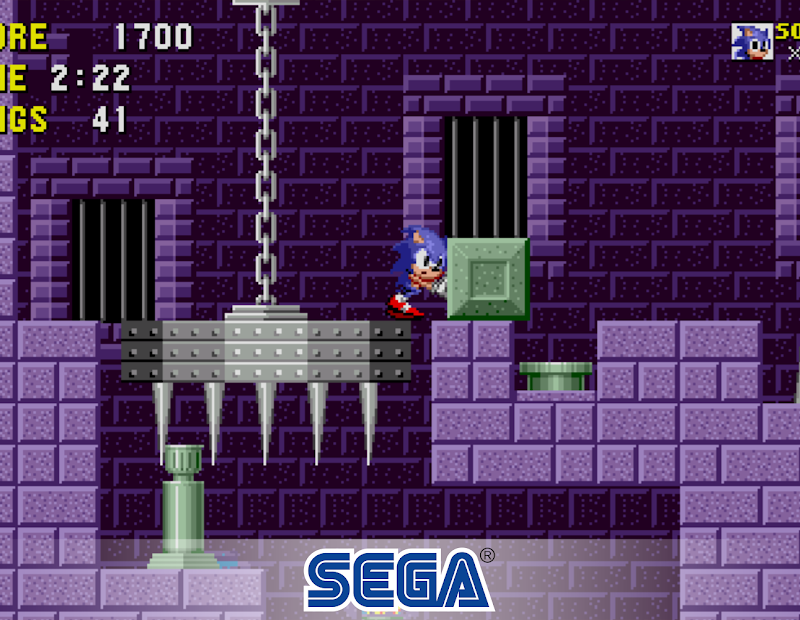Click the SEGA logo banner
This screenshot has height=620, width=800.
point(399,579)
